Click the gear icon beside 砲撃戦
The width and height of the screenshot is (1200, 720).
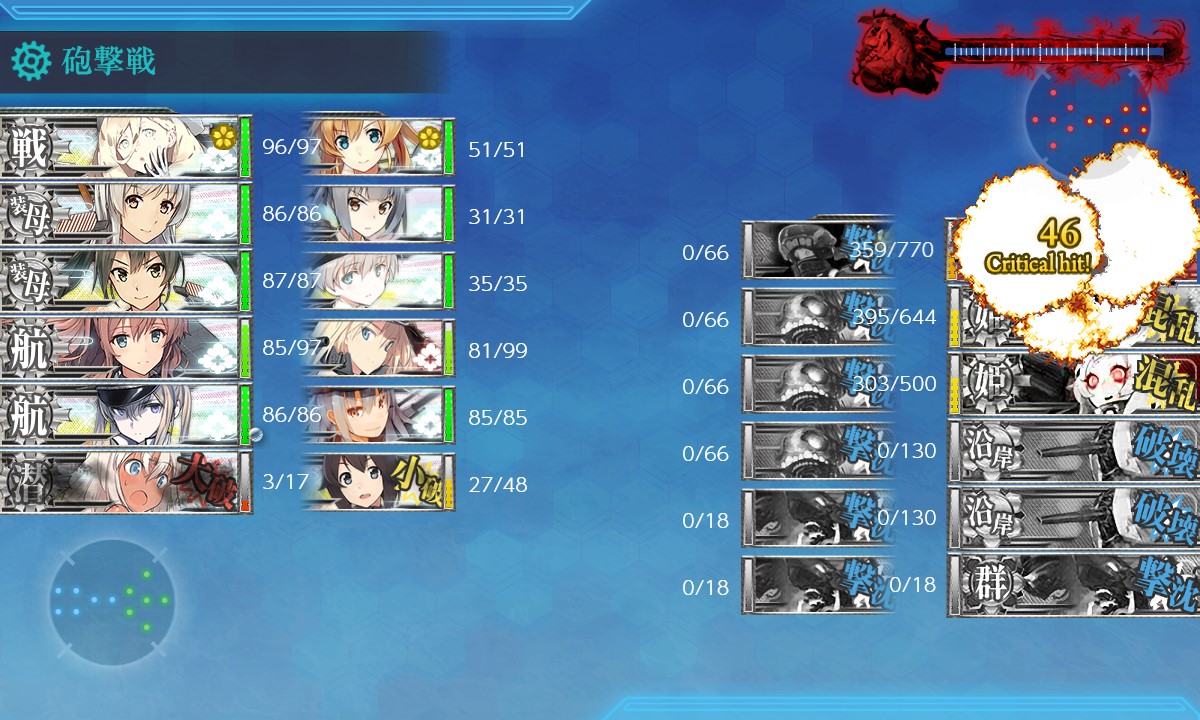pyautogui.click(x=30, y=62)
